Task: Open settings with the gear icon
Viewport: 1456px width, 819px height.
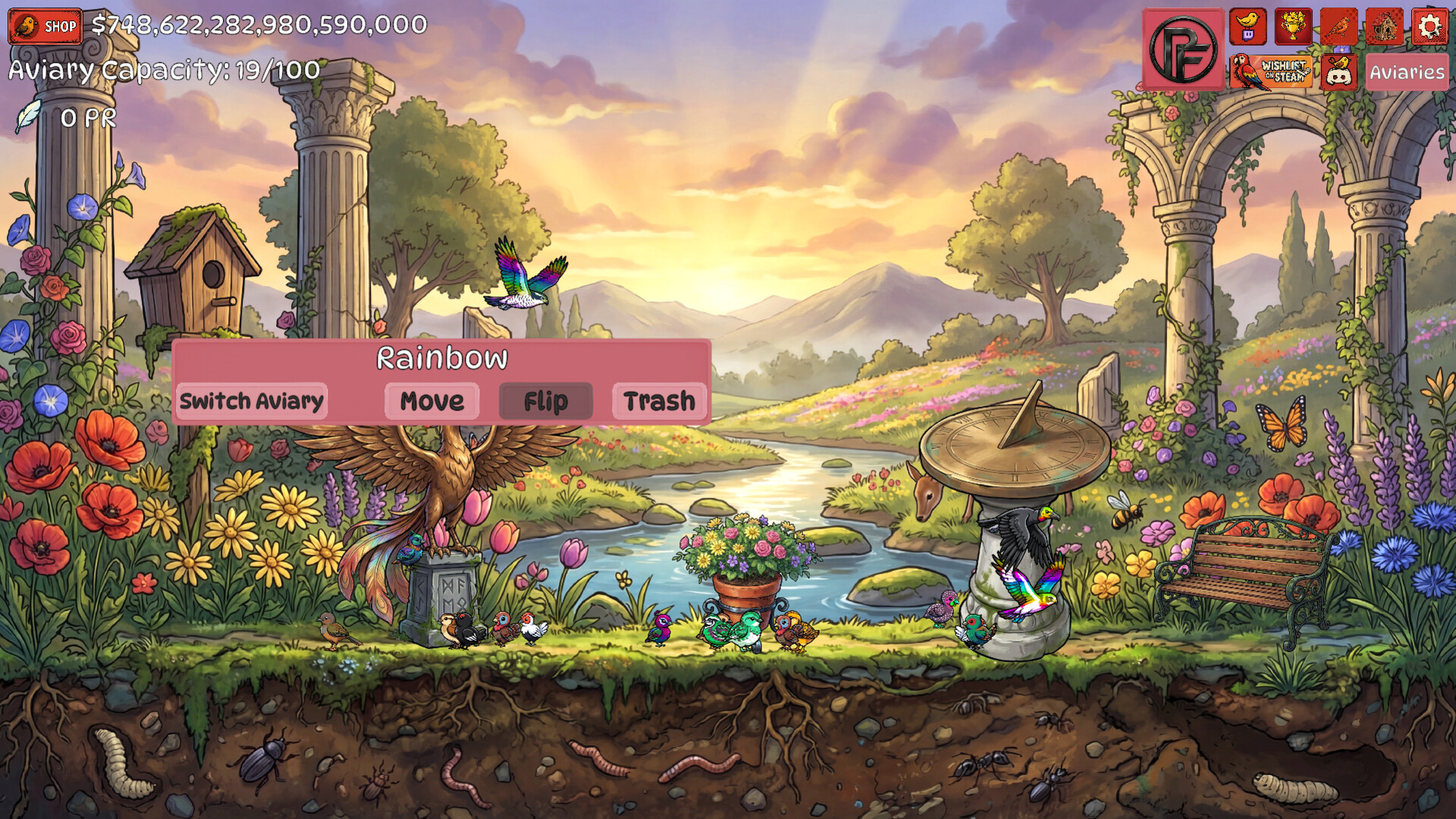Action: click(1429, 27)
